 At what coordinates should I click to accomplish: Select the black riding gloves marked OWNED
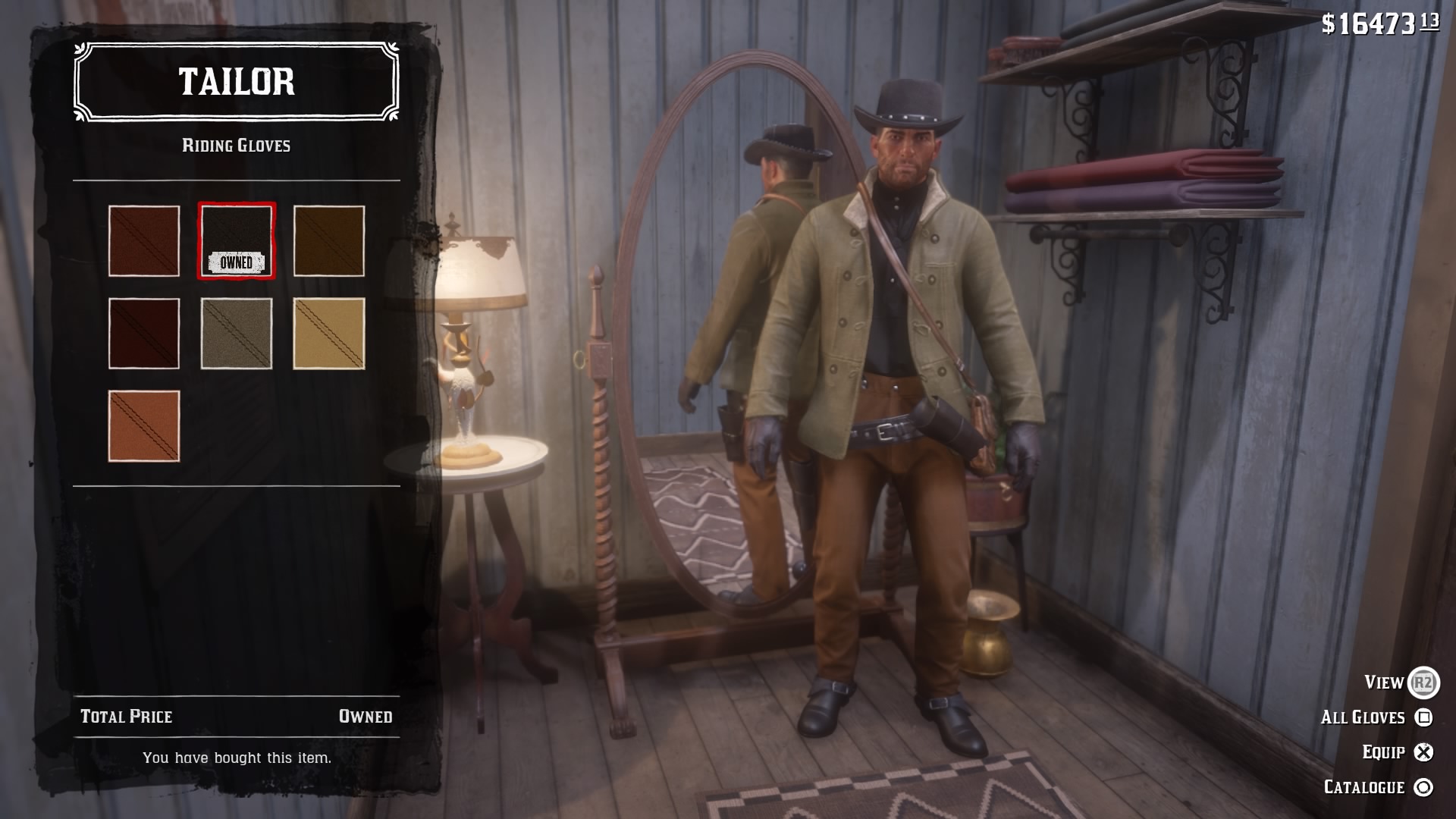(237, 240)
